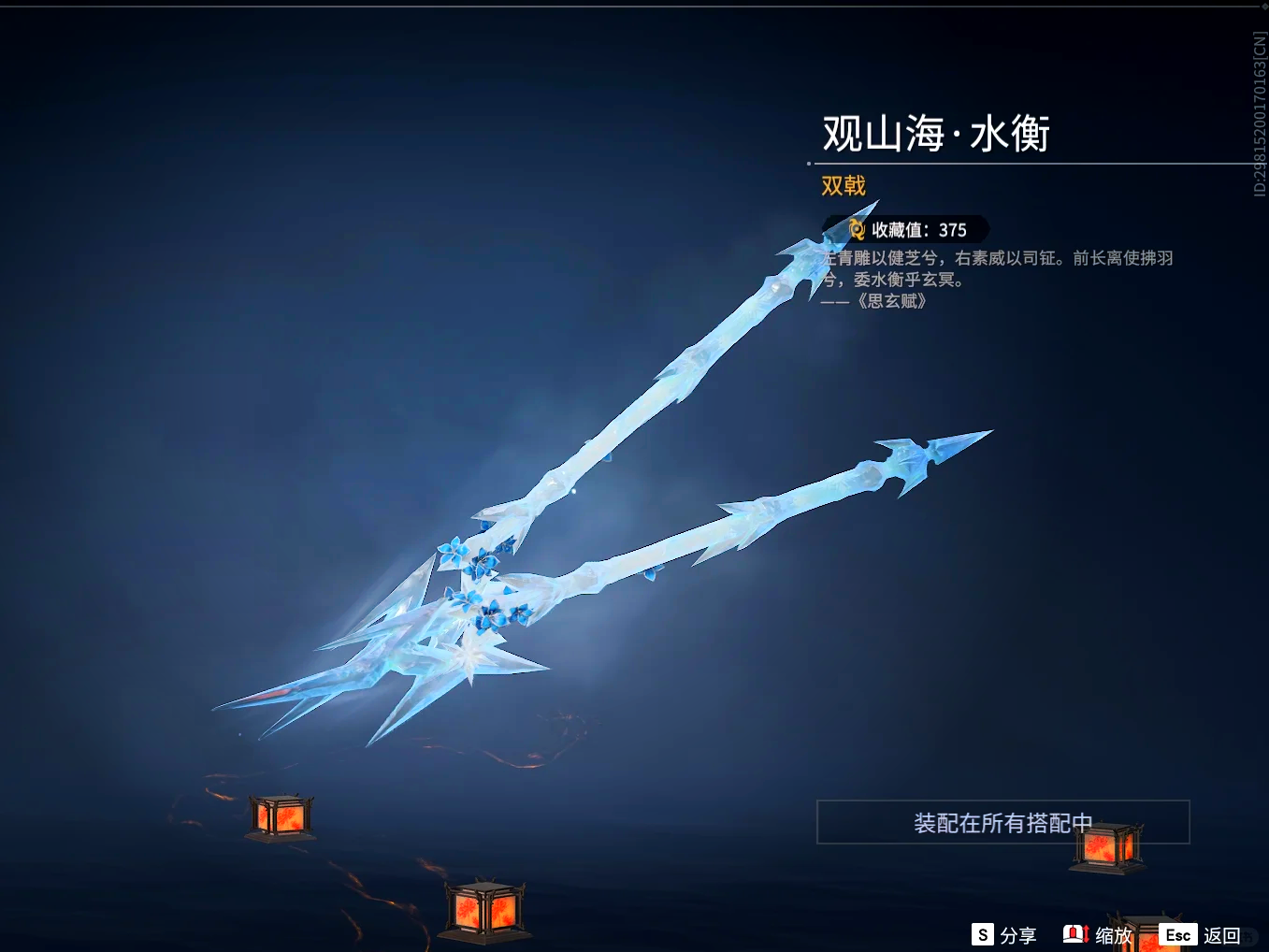Click the S key share shortcut icon
This screenshot has width=1269, height=952.
click(x=982, y=934)
